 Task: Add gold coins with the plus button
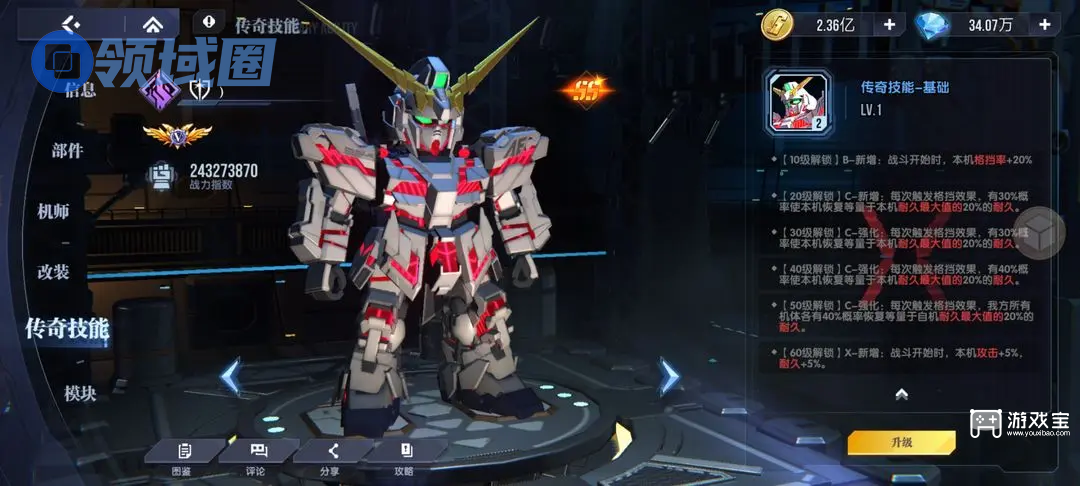(889, 25)
